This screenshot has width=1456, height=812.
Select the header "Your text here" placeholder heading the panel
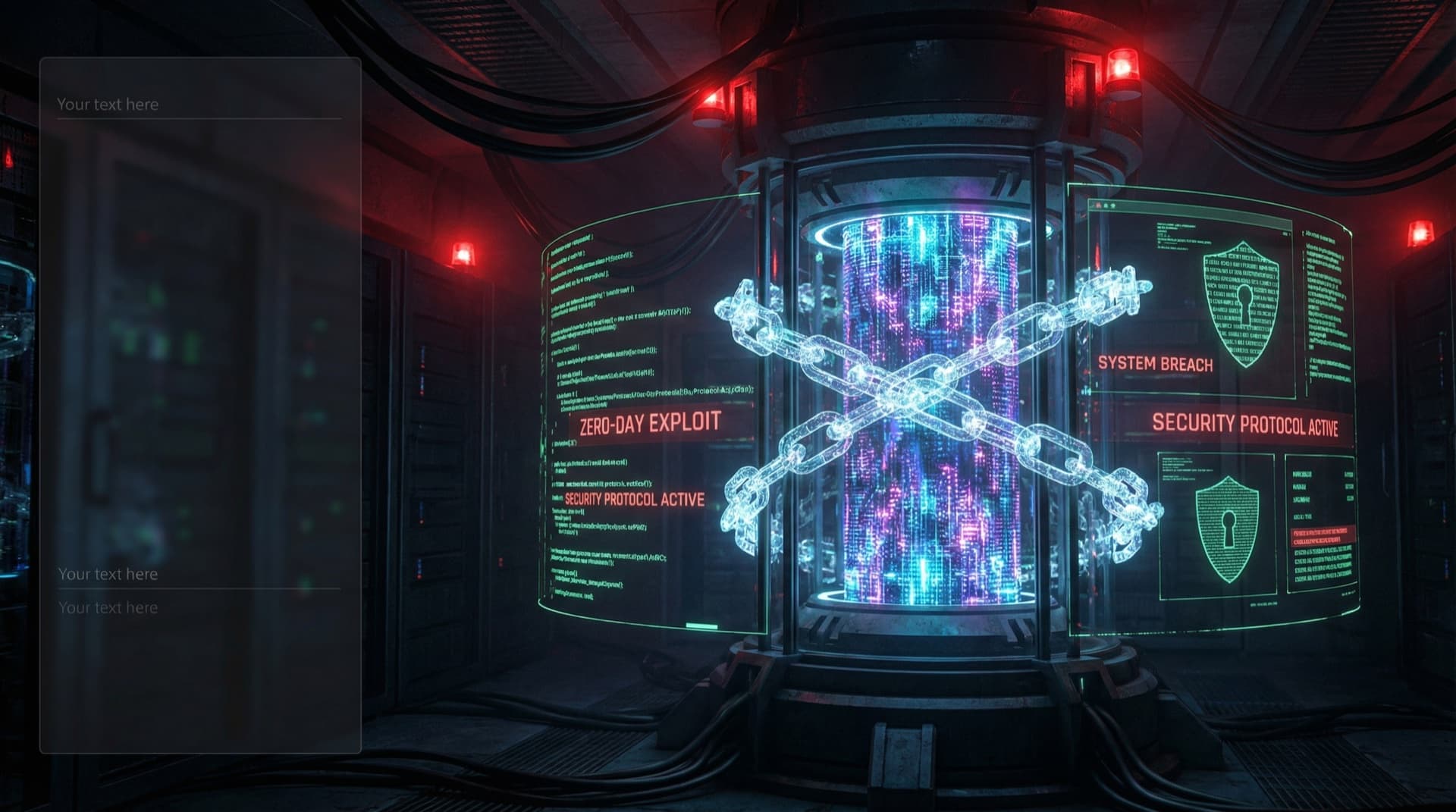coord(108,105)
